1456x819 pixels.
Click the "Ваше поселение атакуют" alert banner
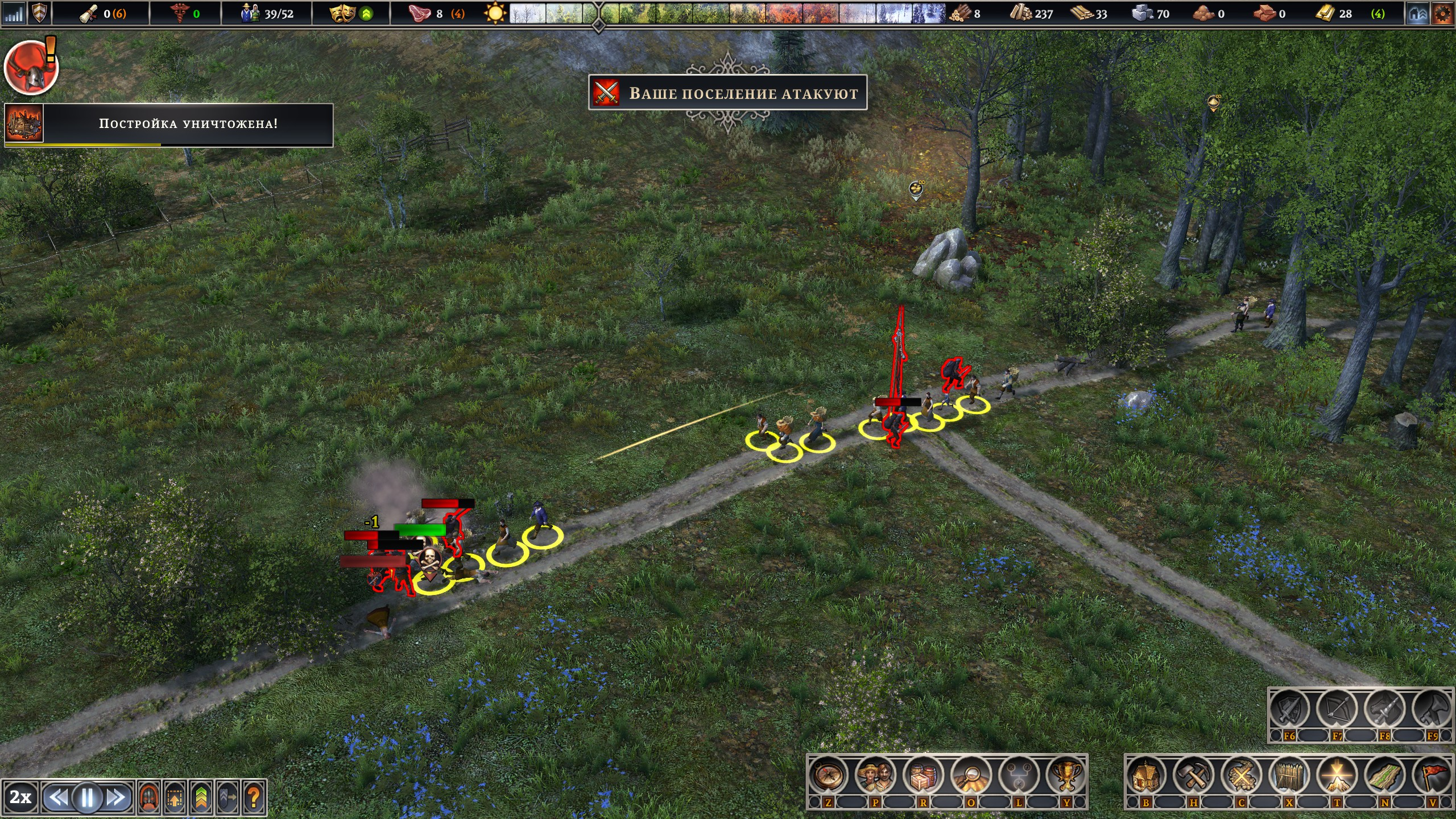click(727, 93)
